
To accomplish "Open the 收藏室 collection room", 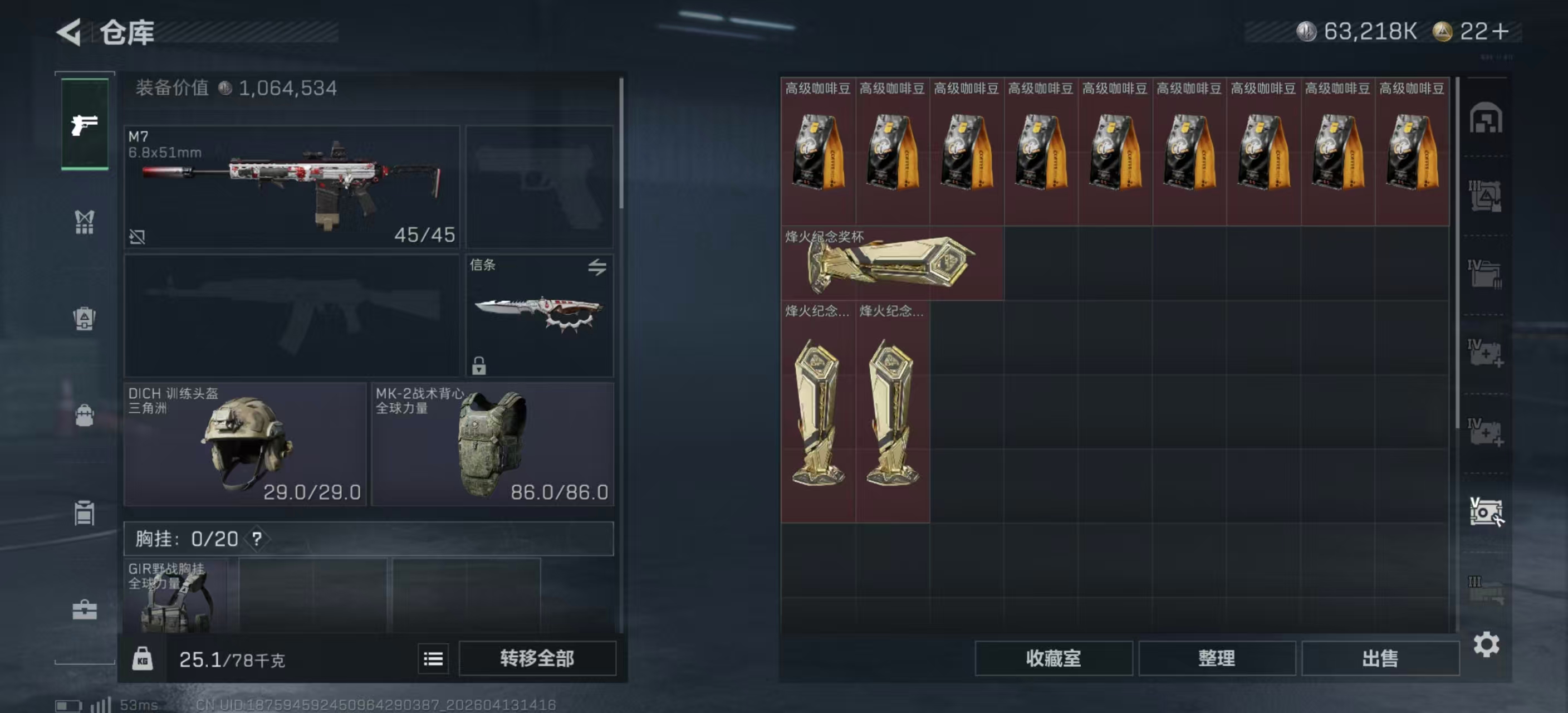I will pyautogui.click(x=1053, y=658).
